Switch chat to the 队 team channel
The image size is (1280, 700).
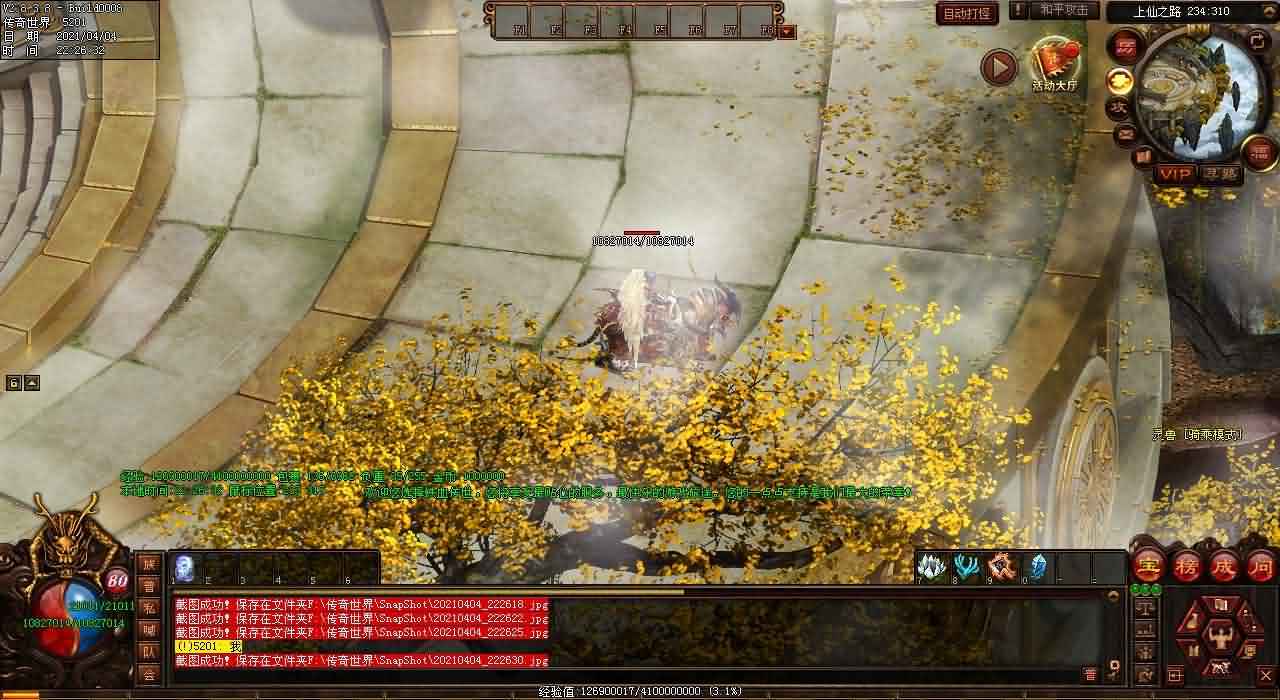coord(149,652)
